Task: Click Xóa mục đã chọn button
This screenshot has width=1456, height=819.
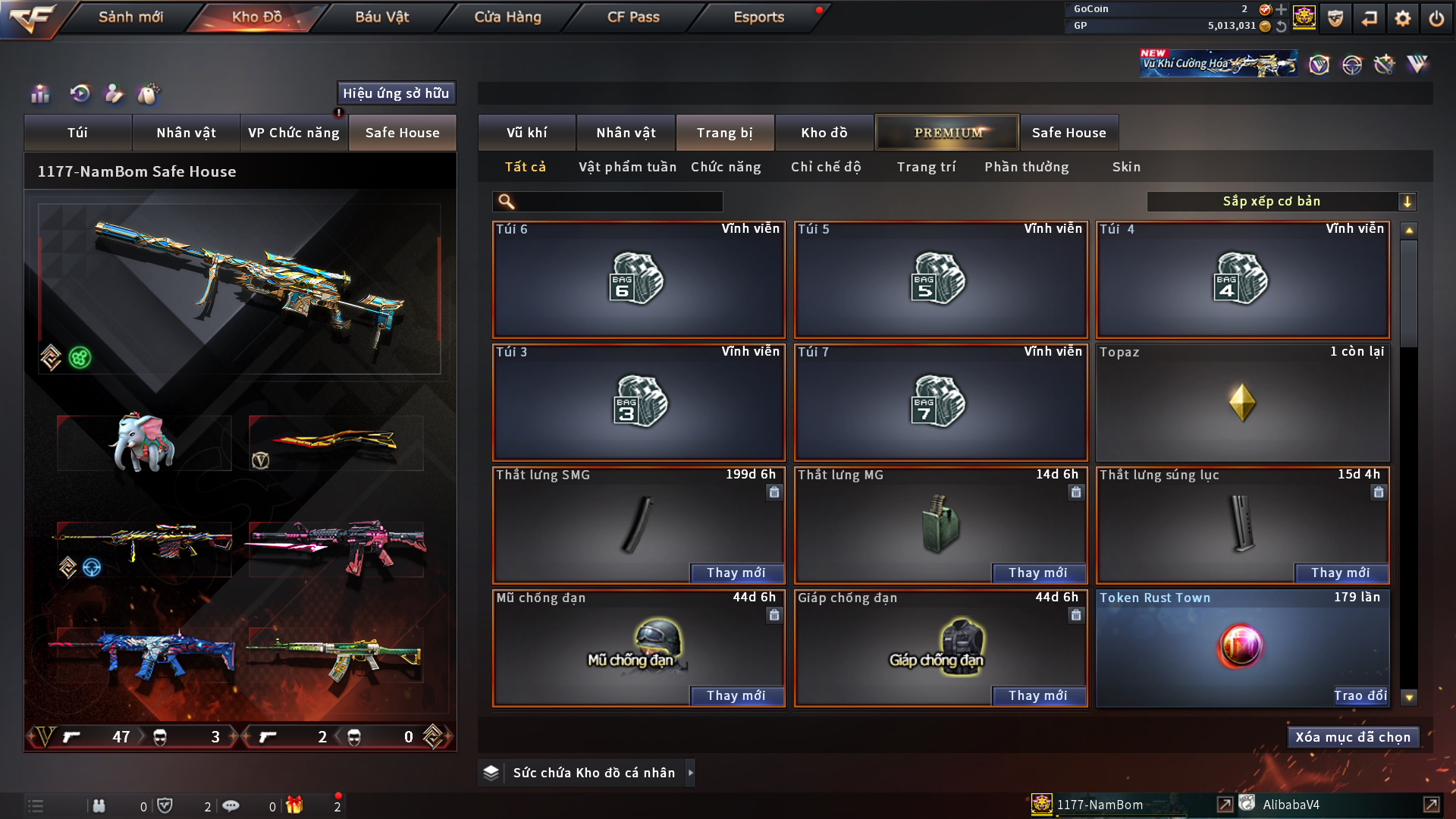Action: pyautogui.click(x=1353, y=737)
